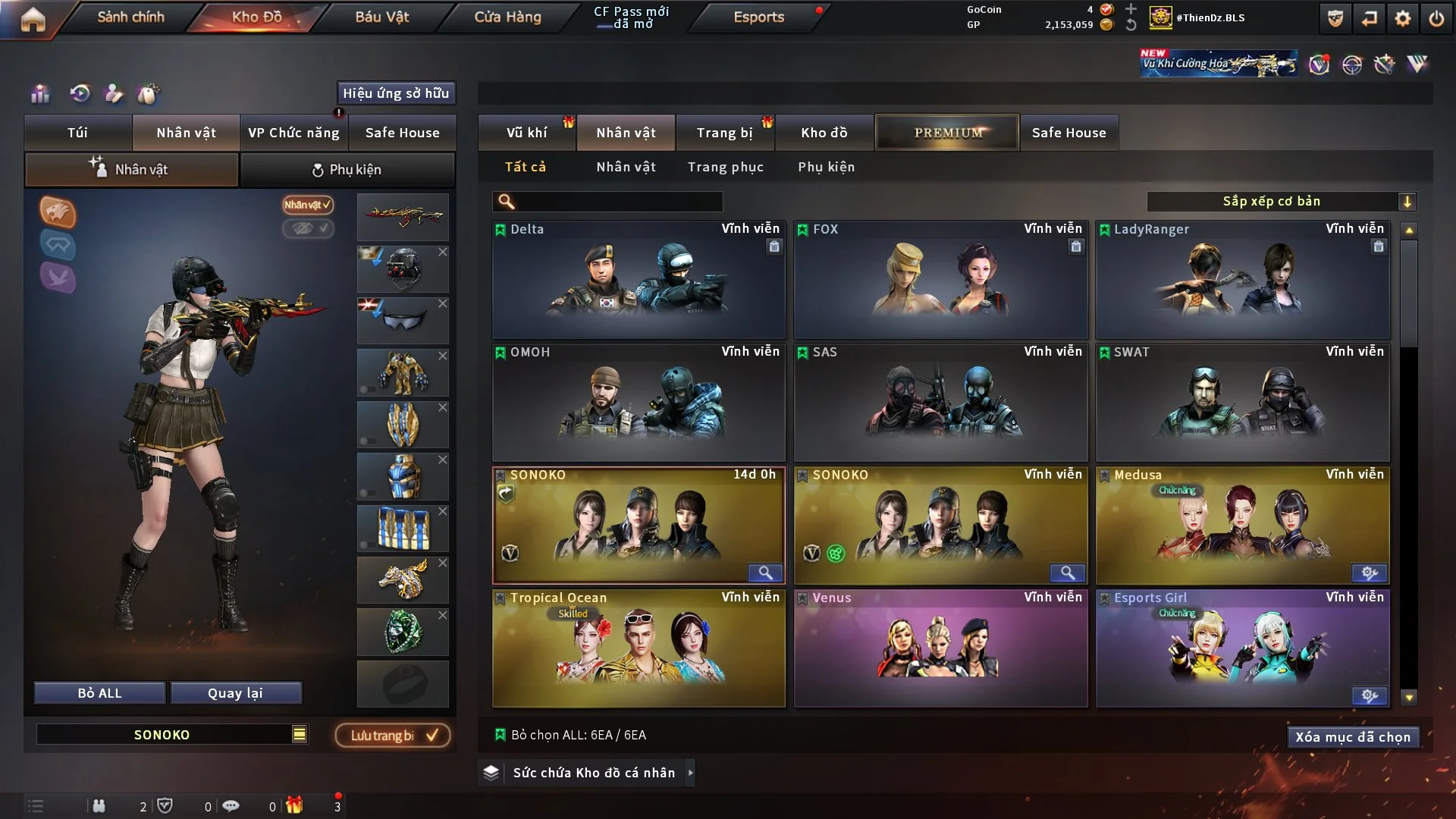
Task: Open settings via the gear icon
Action: (1402, 18)
